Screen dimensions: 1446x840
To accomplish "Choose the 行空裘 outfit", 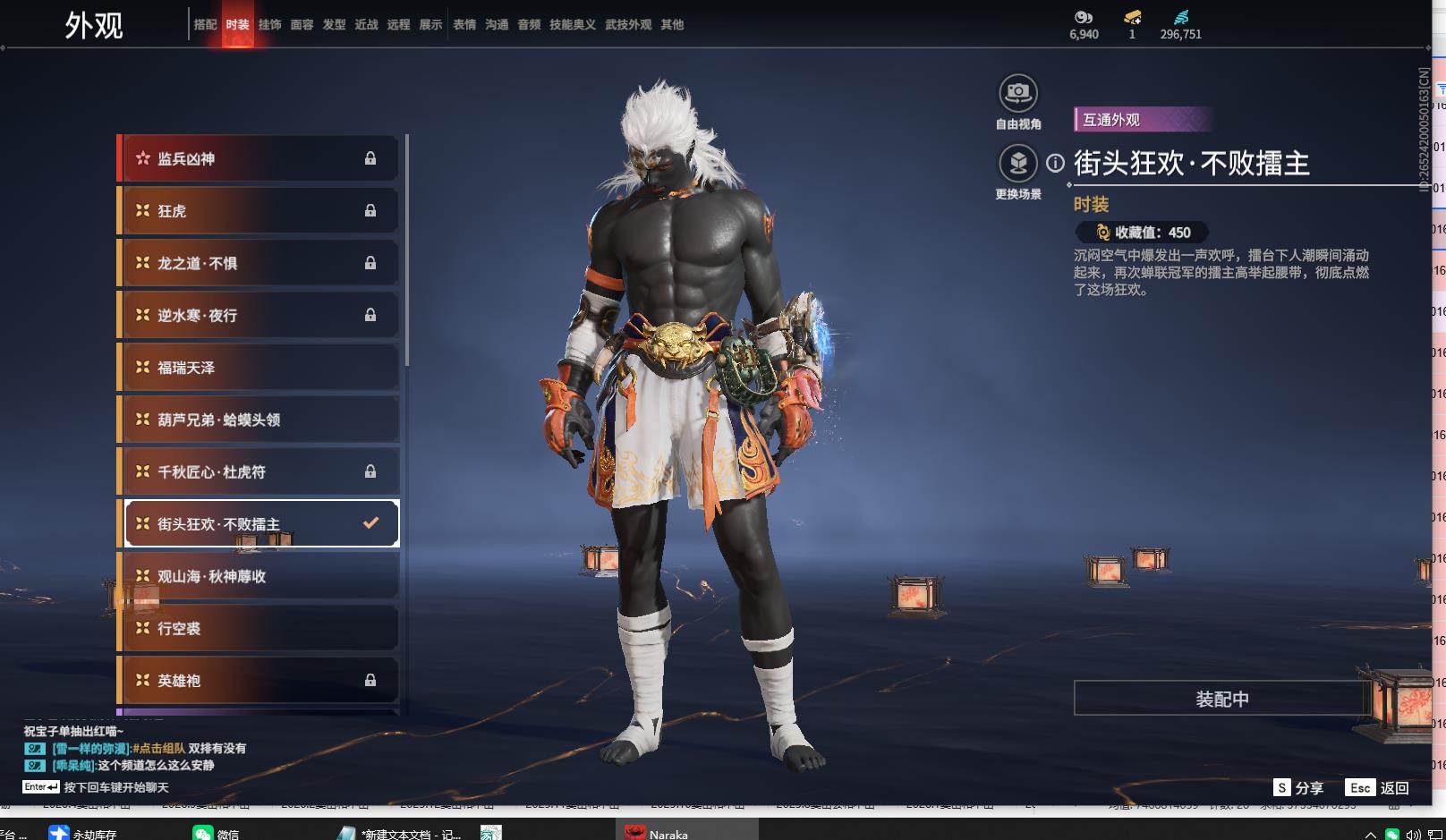I will pos(259,628).
